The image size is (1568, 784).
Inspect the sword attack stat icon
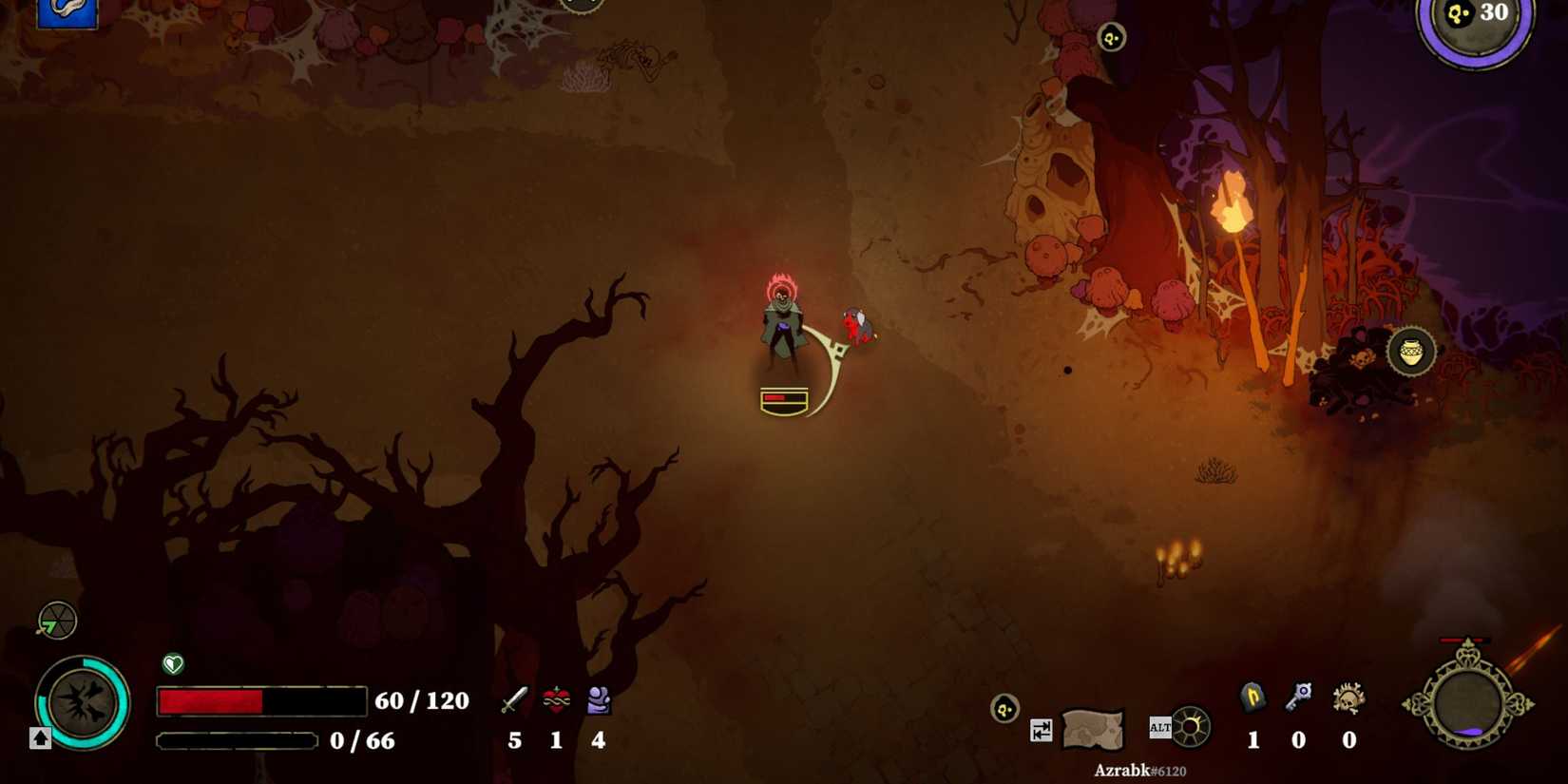(514, 701)
